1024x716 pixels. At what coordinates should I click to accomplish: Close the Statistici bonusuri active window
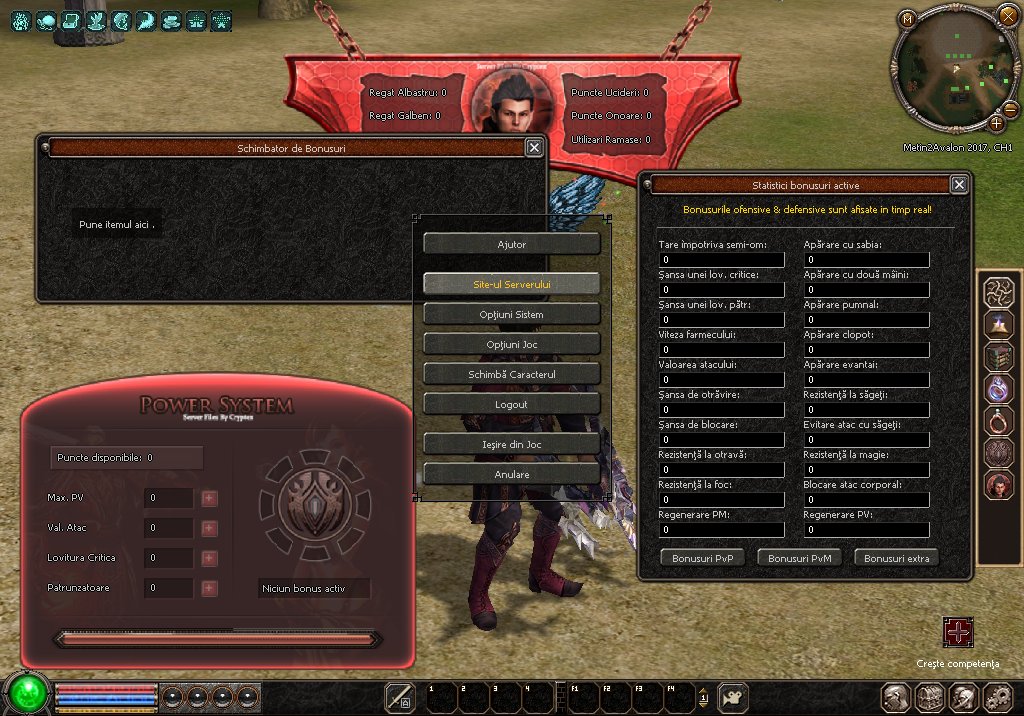tap(959, 184)
